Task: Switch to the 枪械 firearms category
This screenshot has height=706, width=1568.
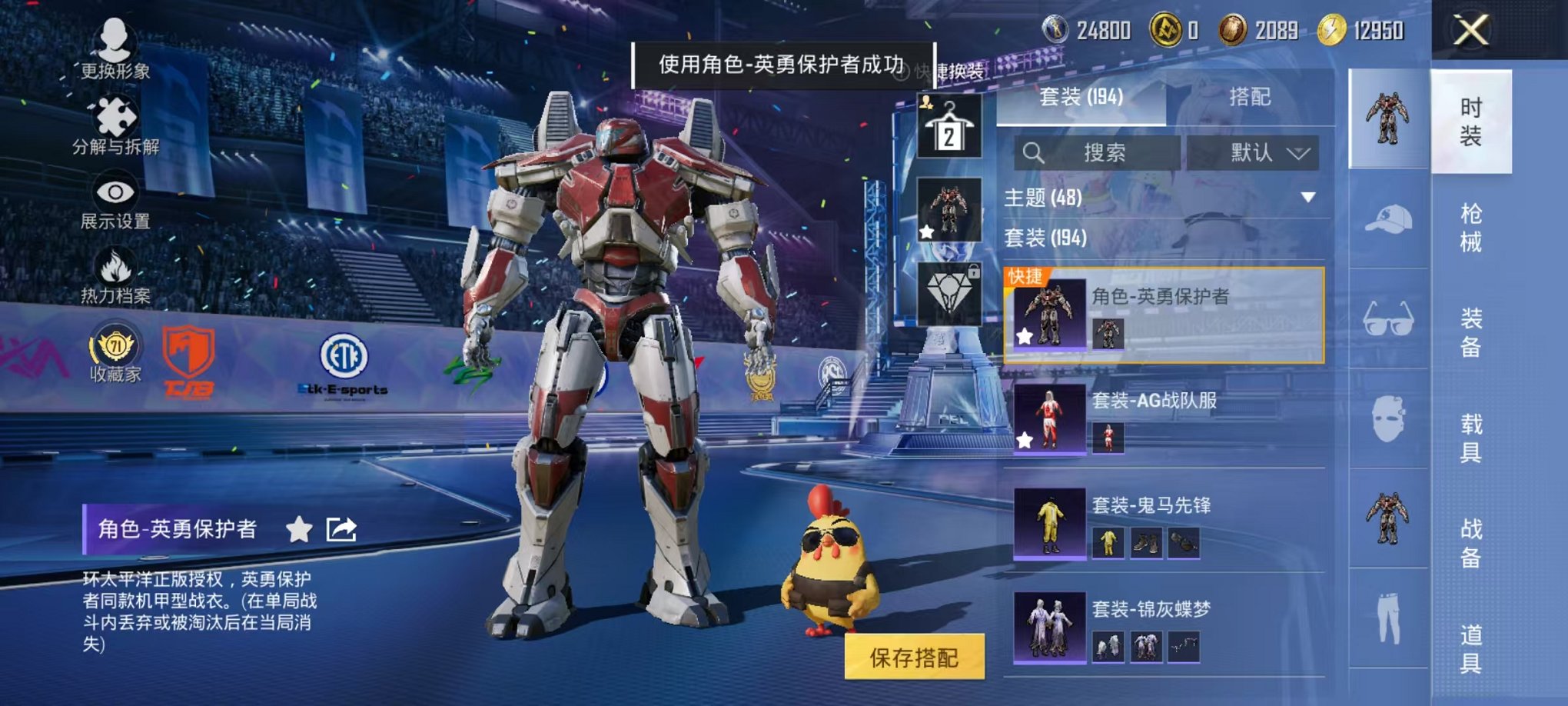Action: click(x=1470, y=228)
